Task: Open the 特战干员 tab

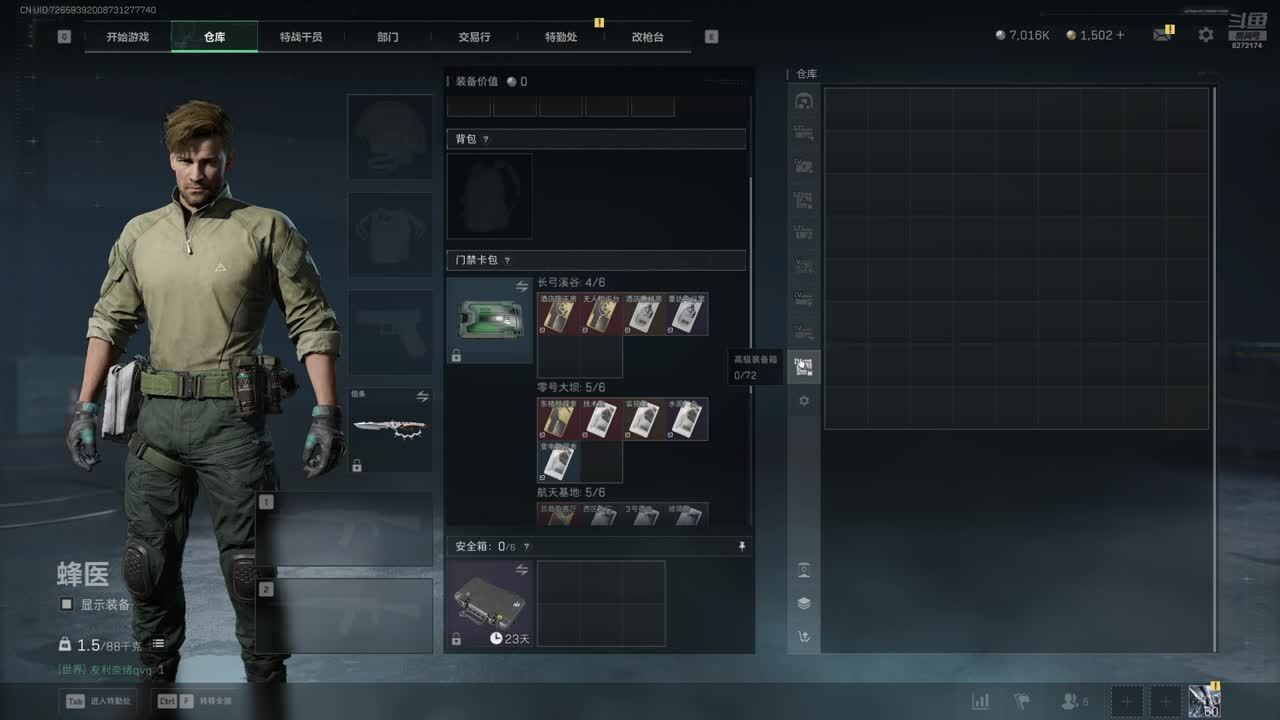Action: [301, 37]
